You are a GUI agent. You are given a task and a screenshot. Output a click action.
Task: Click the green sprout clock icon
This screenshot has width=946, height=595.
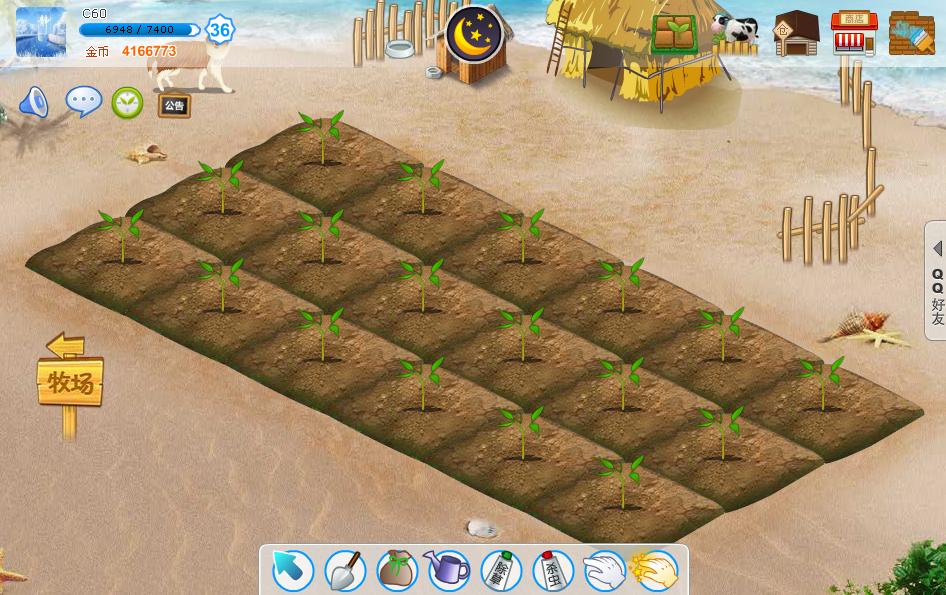(127, 102)
